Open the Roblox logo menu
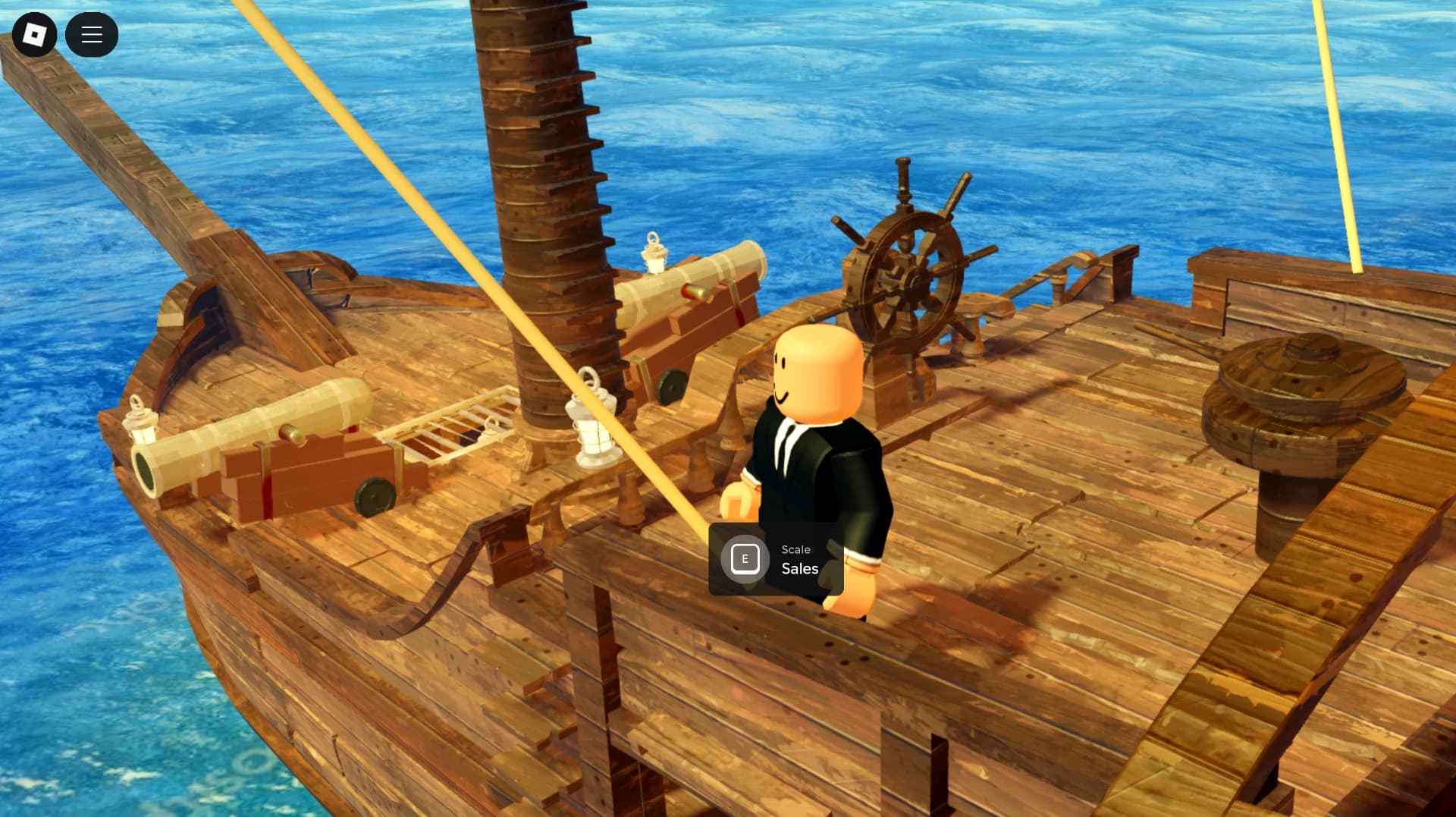The width and height of the screenshot is (1456, 817). point(35,34)
